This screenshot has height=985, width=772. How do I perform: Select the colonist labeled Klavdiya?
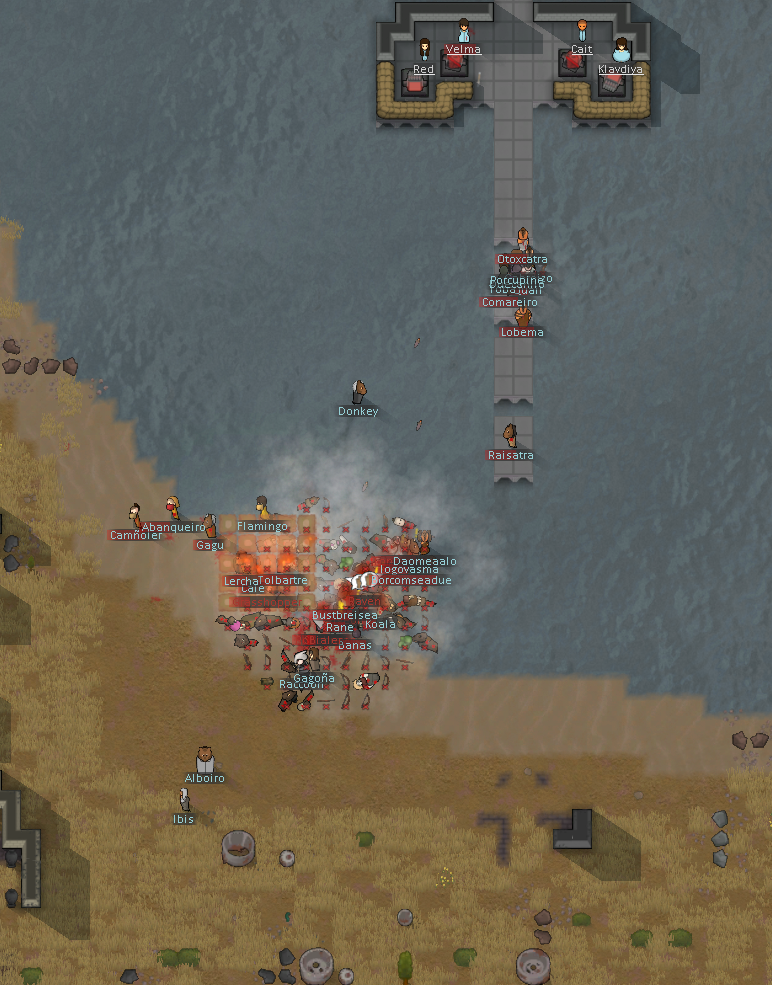coord(621,50)
